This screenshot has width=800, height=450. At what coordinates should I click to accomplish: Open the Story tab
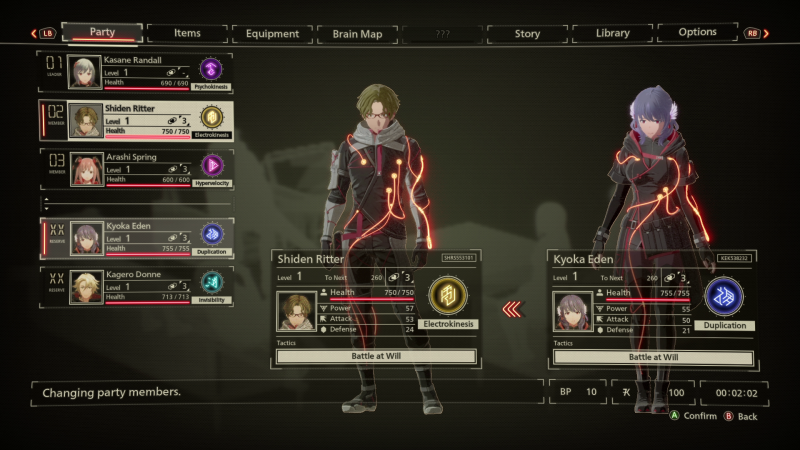(x=527, y=33)
